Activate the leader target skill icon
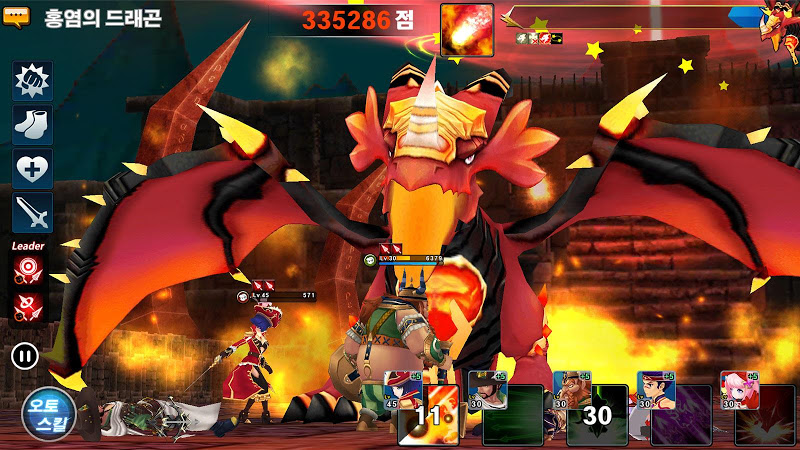This screenshot has width=800, height=450. click(28, 268)
